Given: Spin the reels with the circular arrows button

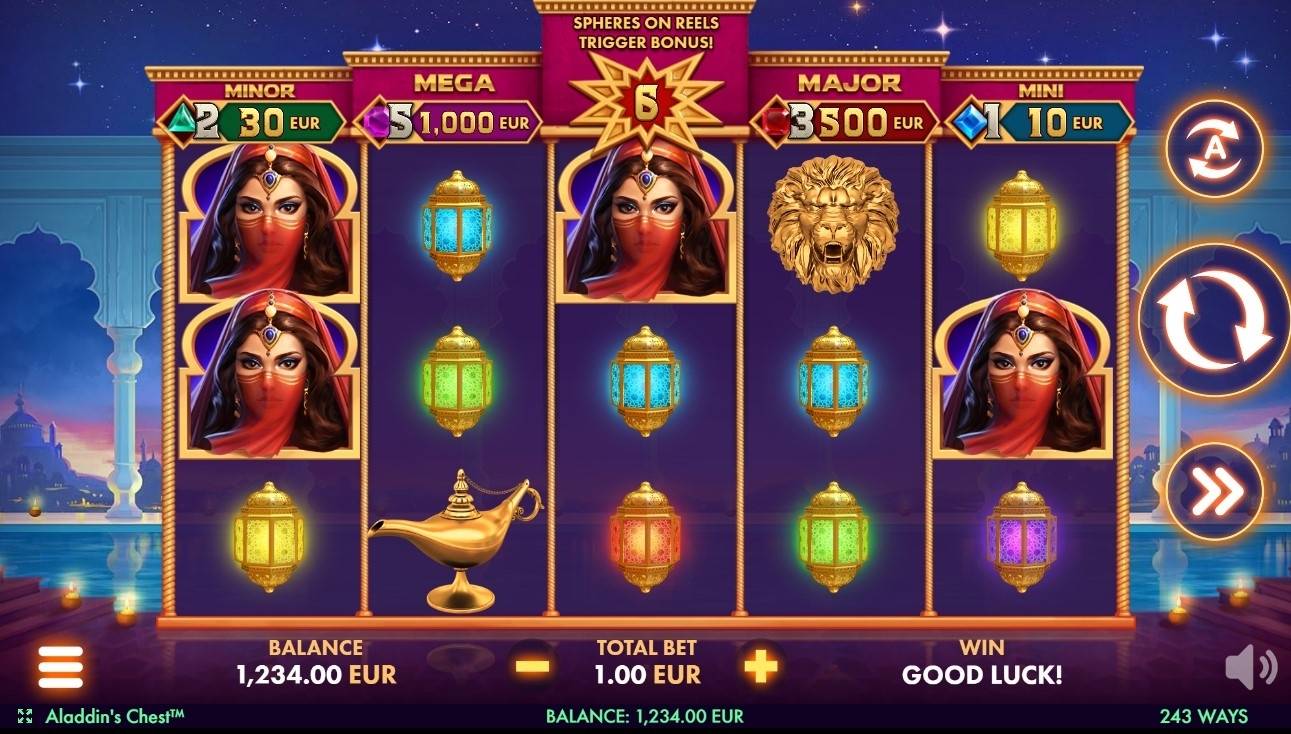Looking at the screenshot, I should click(1214, 320).
